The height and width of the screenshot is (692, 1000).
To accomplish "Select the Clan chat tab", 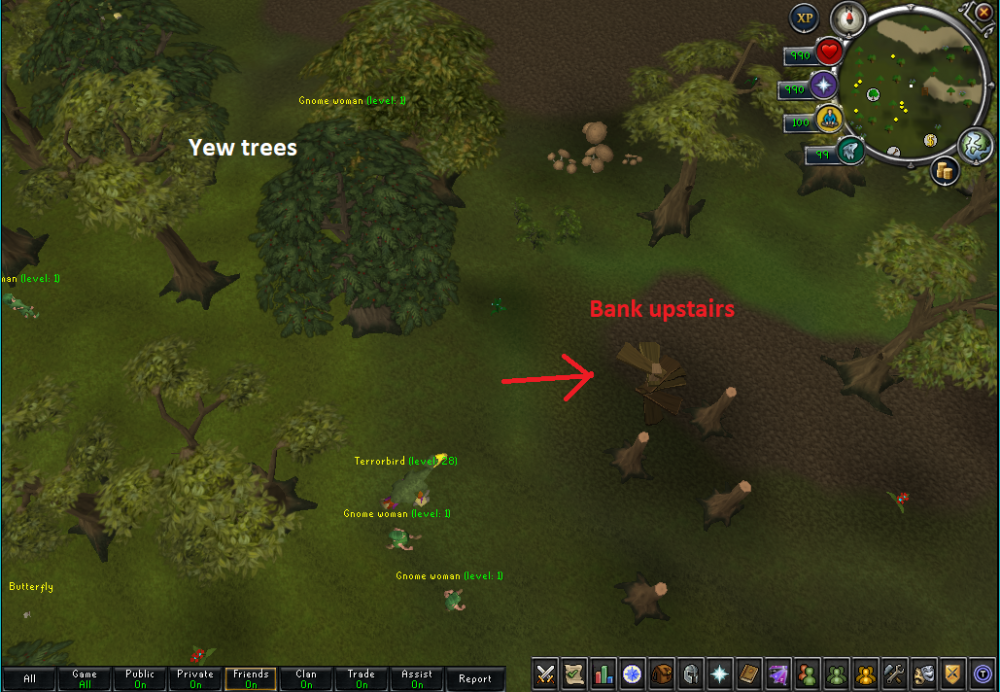I will tap(306, 679).
